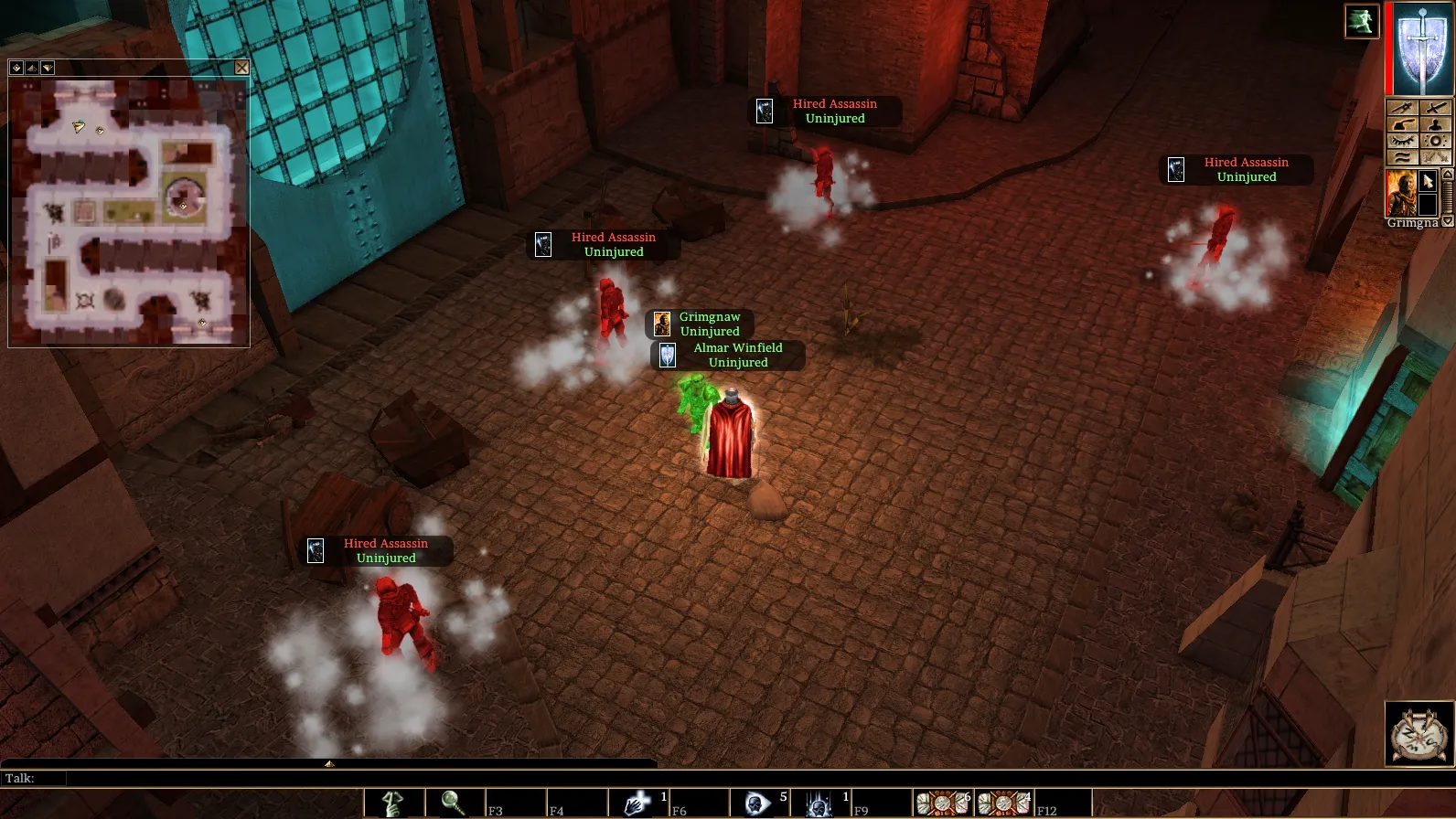The image size is (1456, 819).
Task: Select Grimgnaw's companion portrait
Action: (x=1400, y=192)
